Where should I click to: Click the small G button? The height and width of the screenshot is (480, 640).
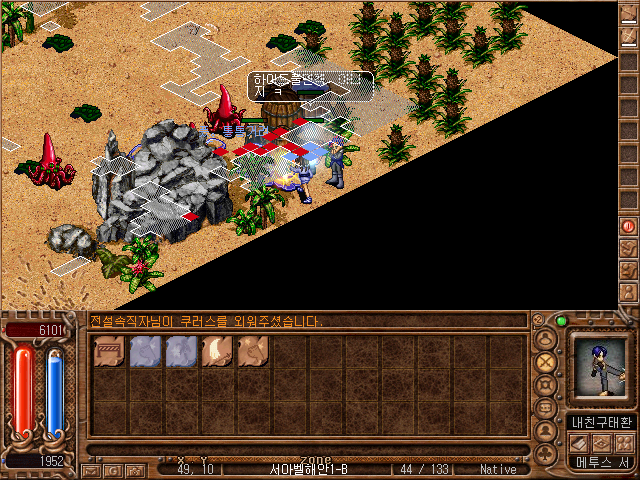tap(113, 469)
